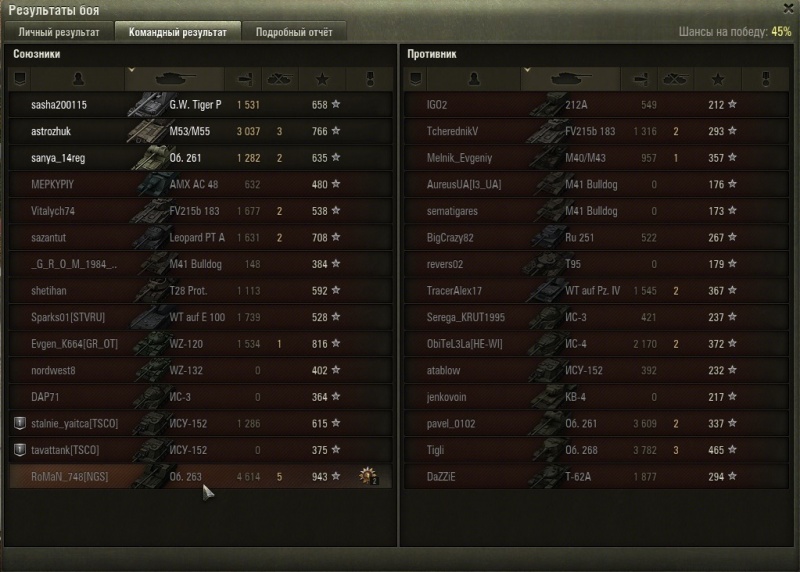
Task: Close the battle results window
Action: click(790, 8)
